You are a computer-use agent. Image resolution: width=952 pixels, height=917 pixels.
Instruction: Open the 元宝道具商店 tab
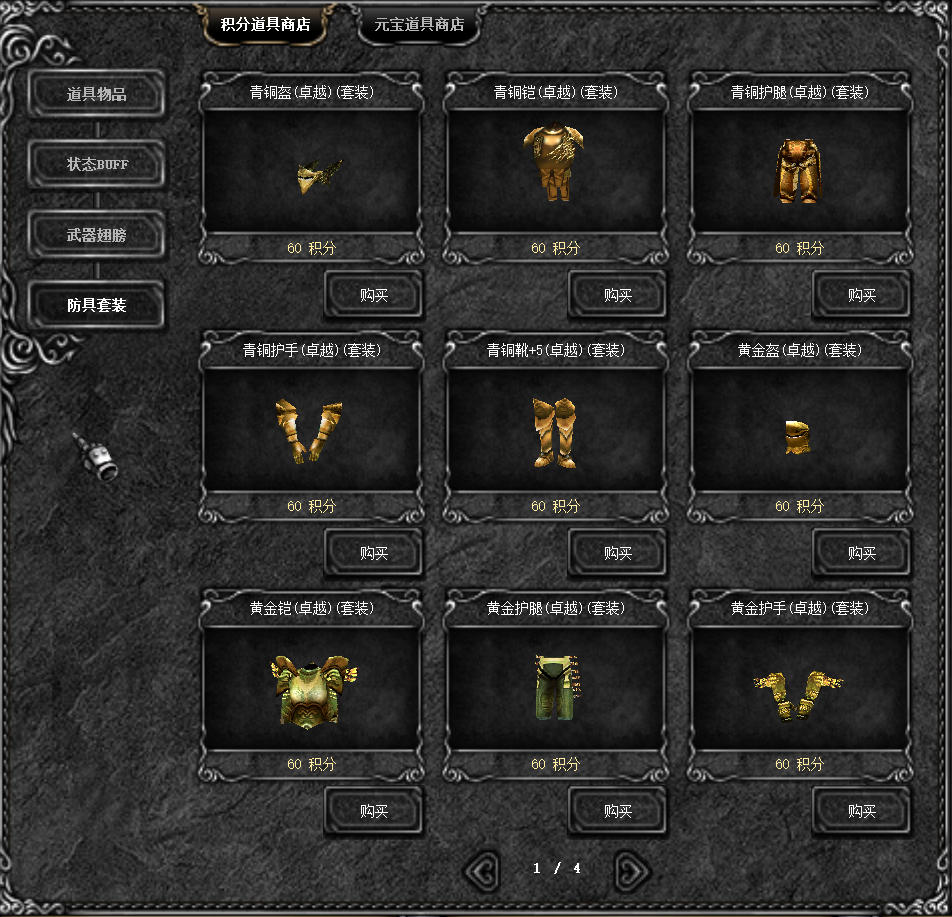(419, 25)
